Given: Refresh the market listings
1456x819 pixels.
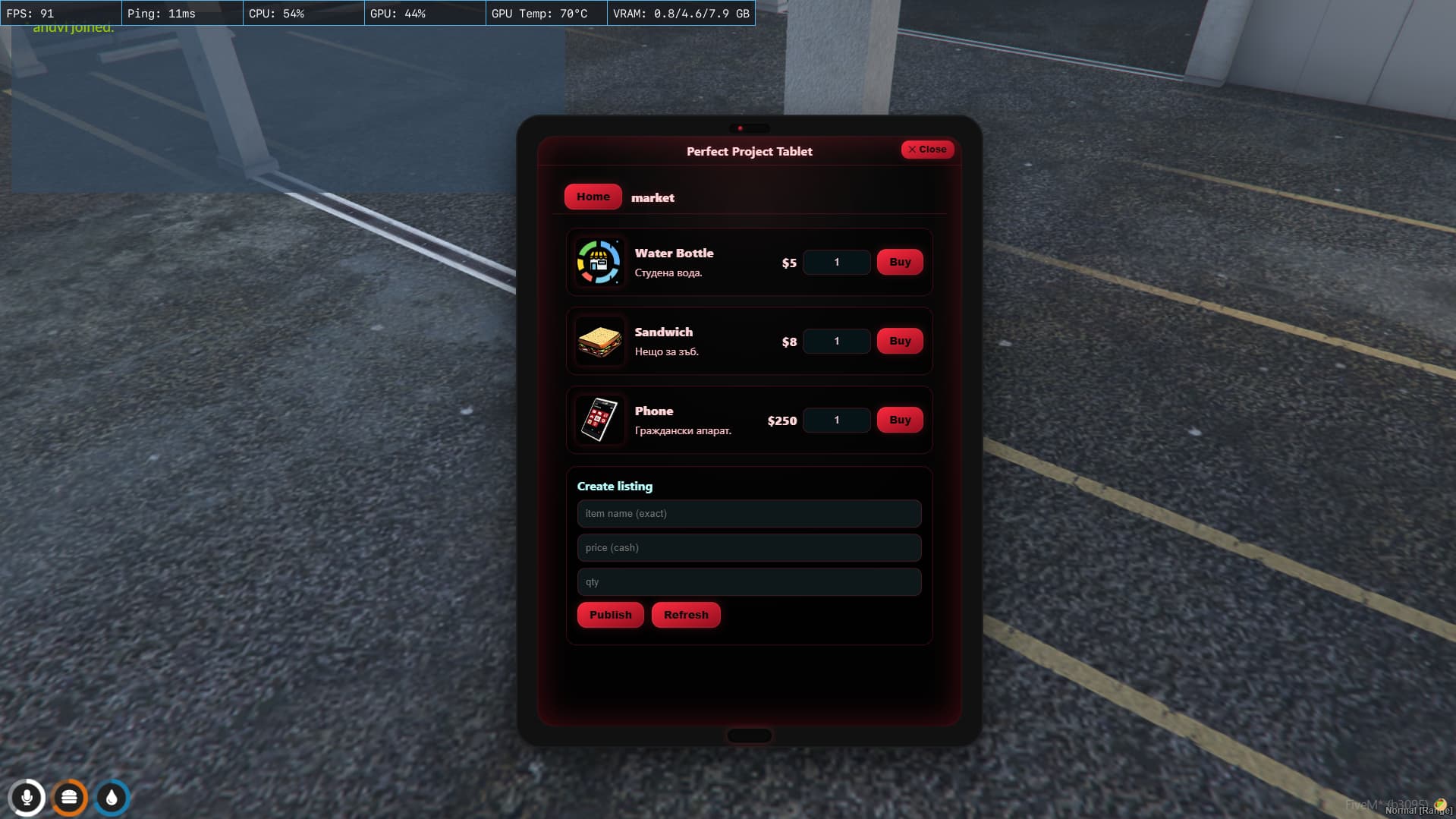Looking at the screenshot, I should (x=685, y=615).
